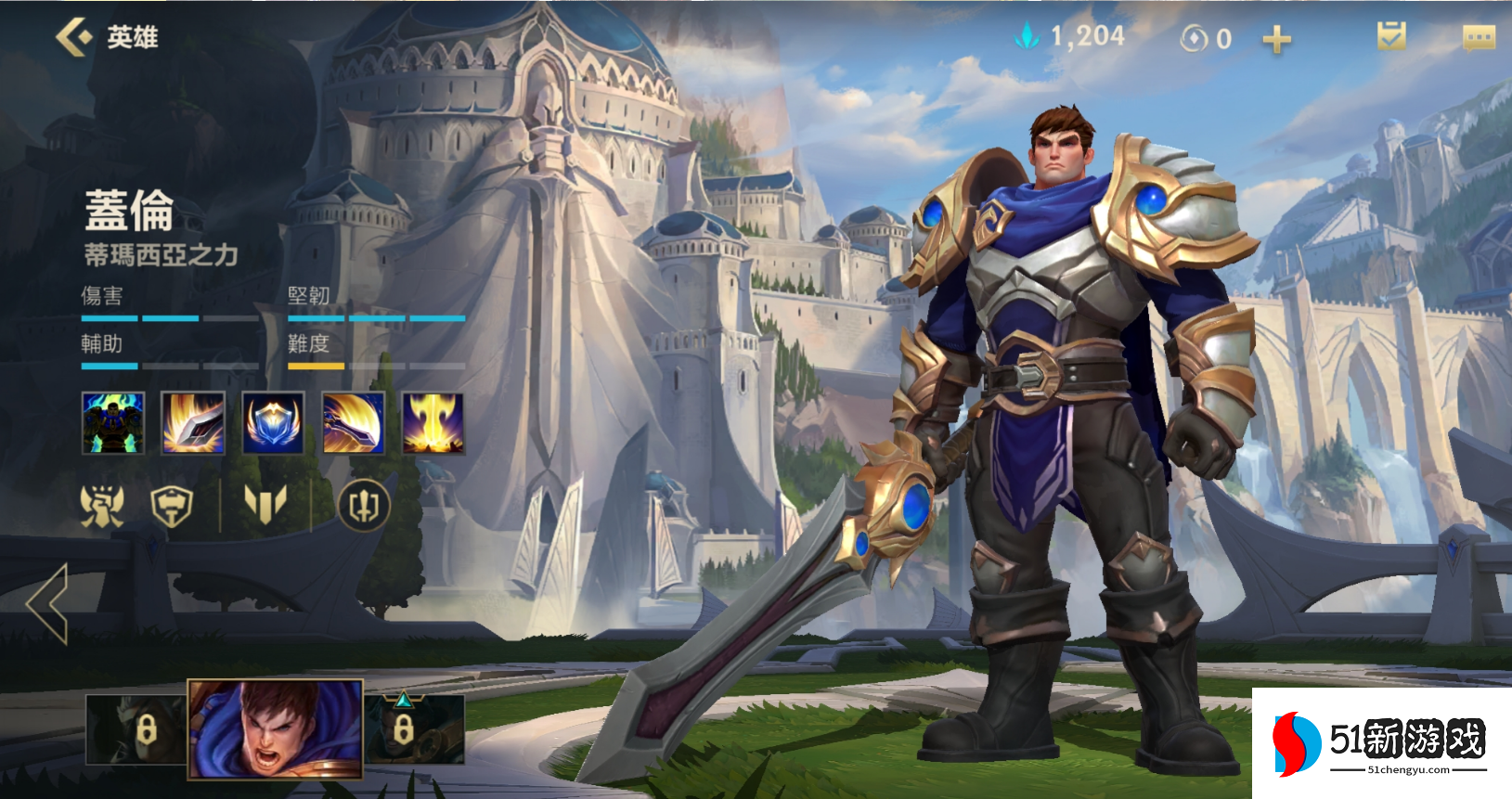Select the locked skin left of Garen
Screen dimensions: 1512x799
[137, 729]
